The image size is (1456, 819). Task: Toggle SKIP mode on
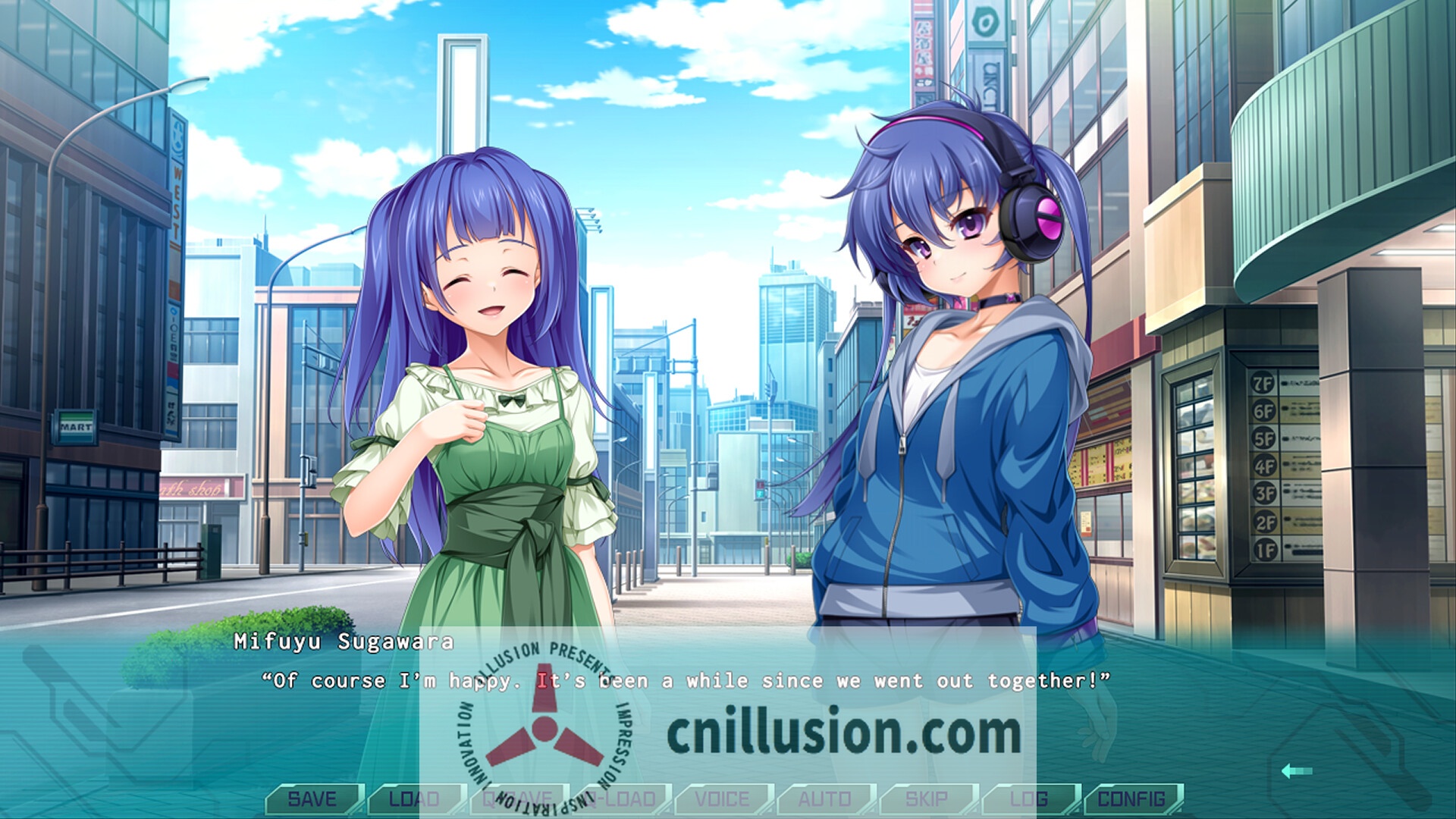[x=929, y=798]
